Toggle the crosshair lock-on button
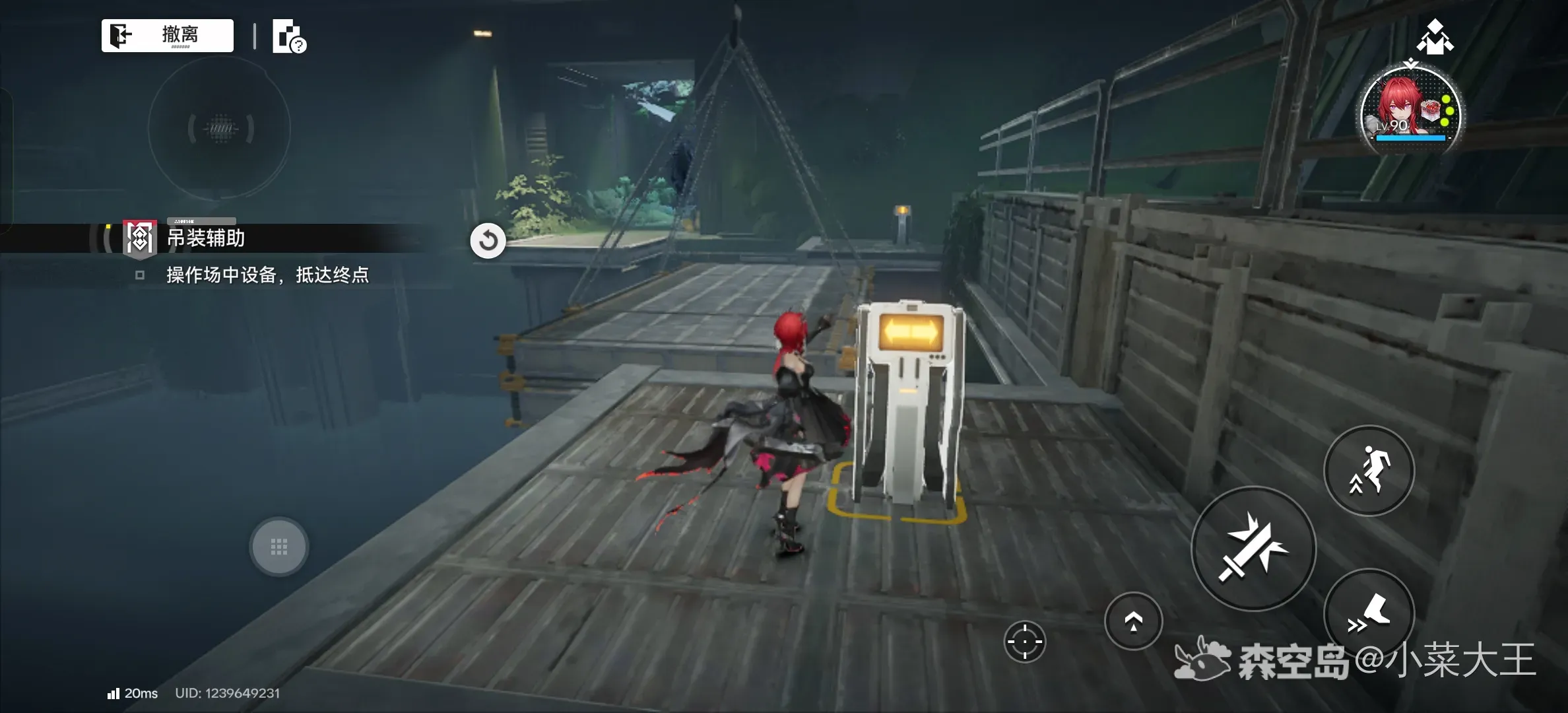 pos(1025,641)
